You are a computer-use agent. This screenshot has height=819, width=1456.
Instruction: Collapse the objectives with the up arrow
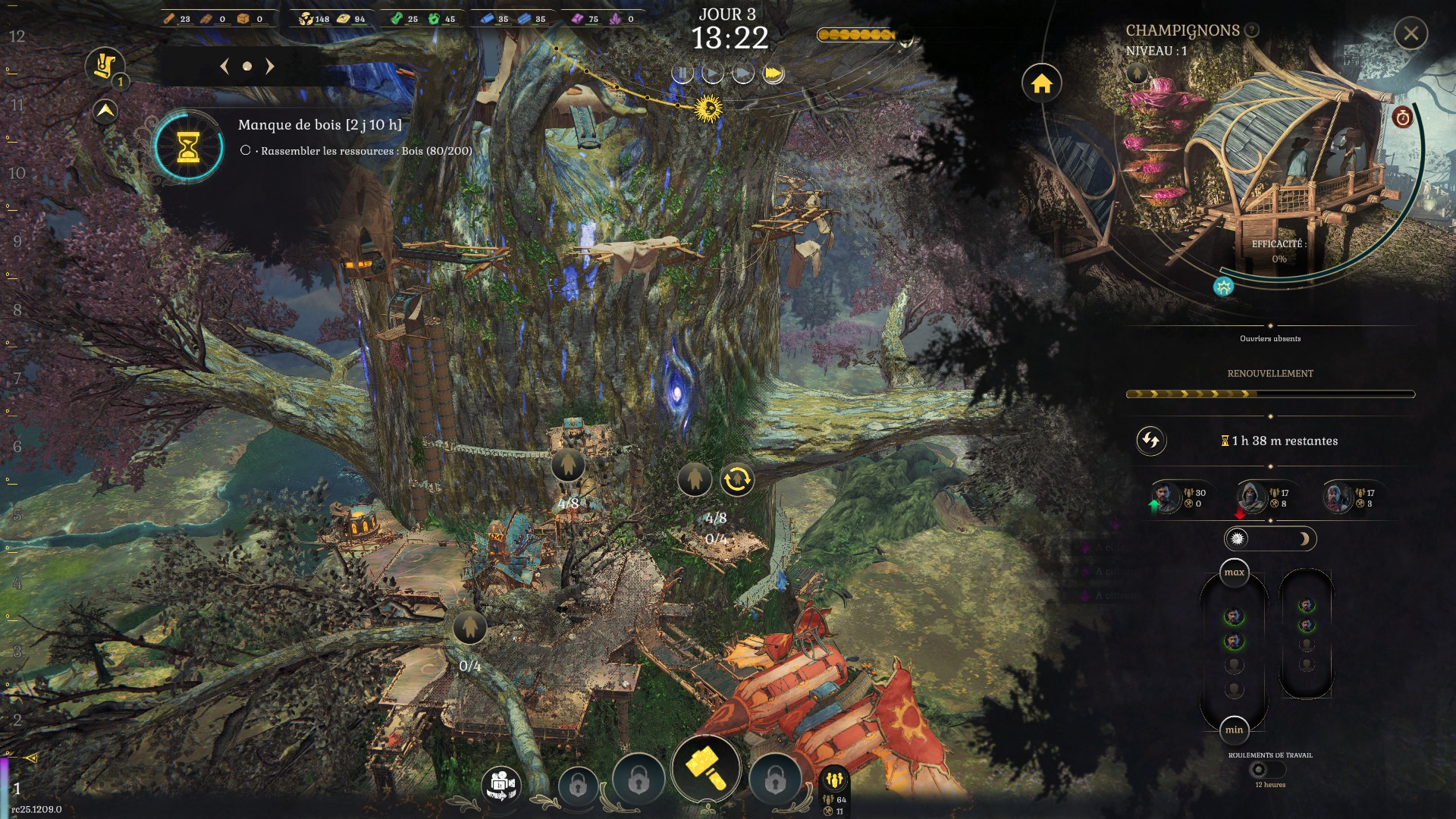click(x=105, y=111)
